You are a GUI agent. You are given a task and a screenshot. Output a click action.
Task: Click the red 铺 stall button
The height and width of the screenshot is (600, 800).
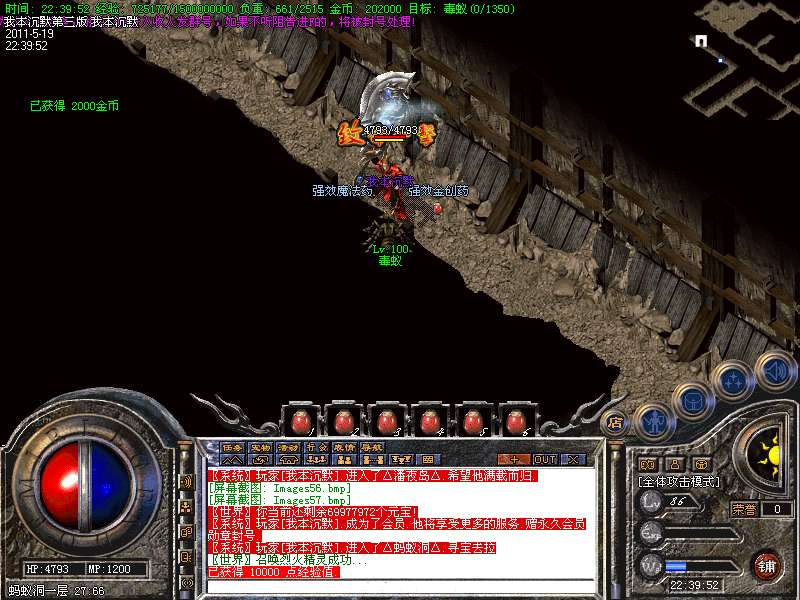[767, 565]
